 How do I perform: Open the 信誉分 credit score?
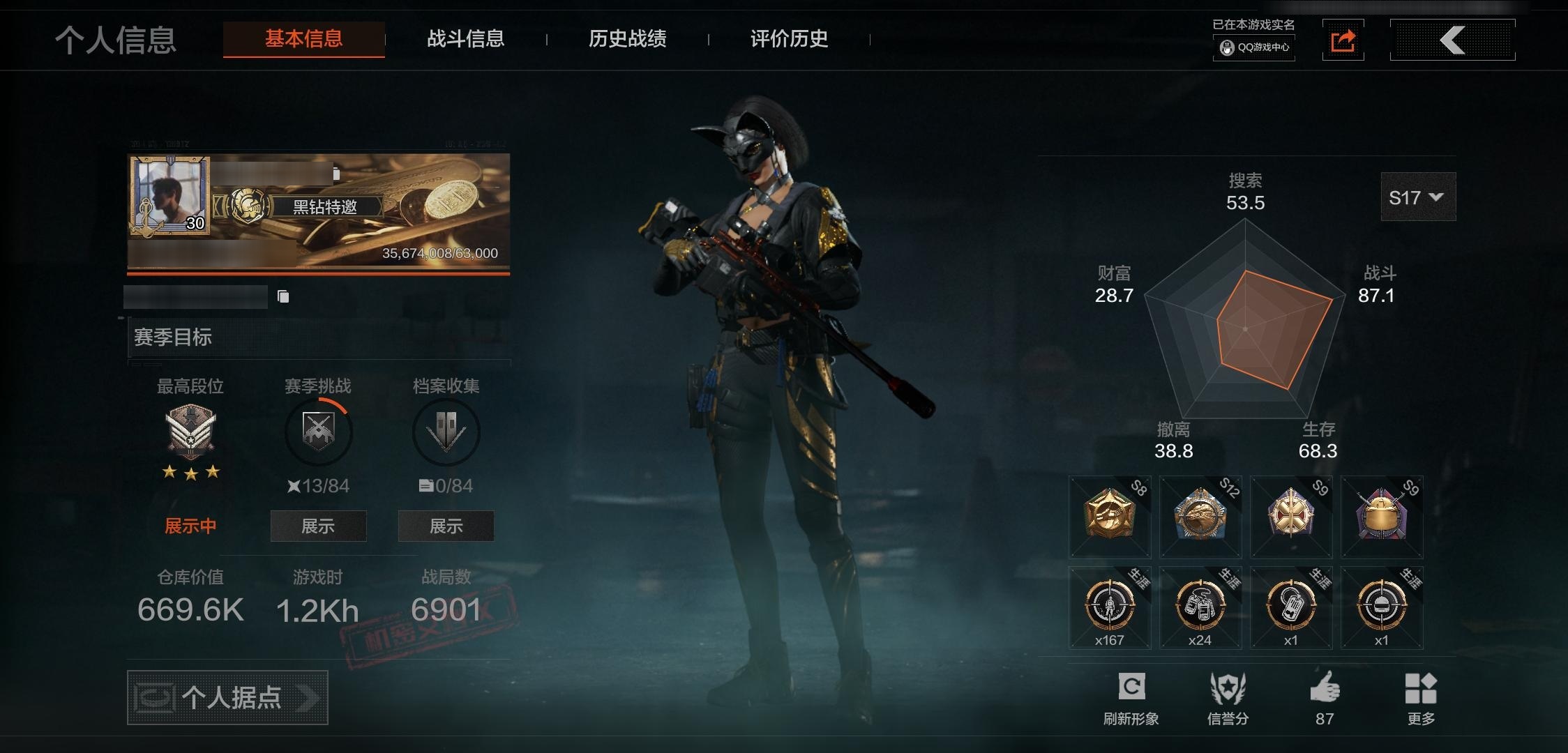(x=1228, y=697)
